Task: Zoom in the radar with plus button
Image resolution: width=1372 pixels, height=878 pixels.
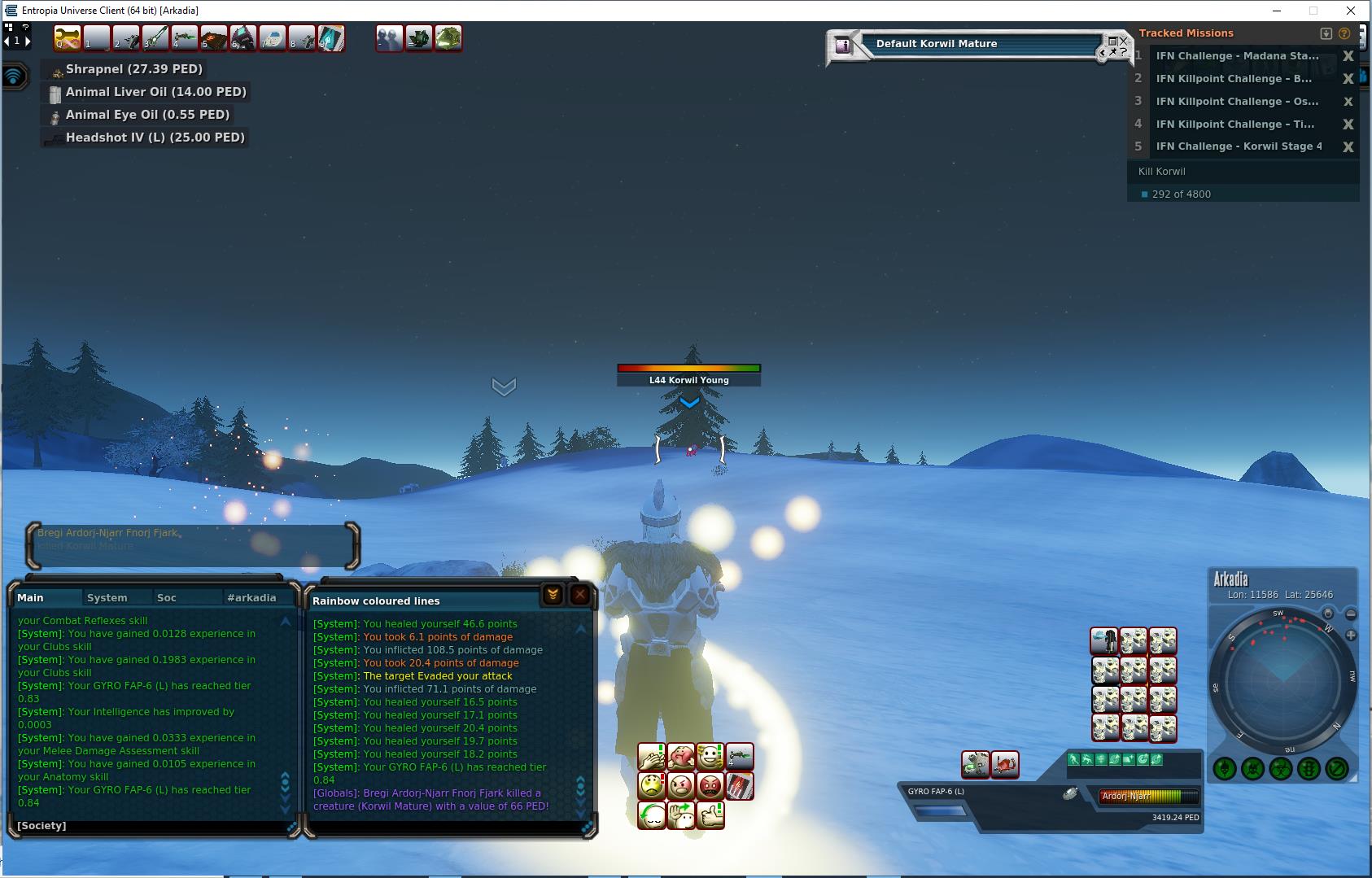Action: [x=1351, y=635]
